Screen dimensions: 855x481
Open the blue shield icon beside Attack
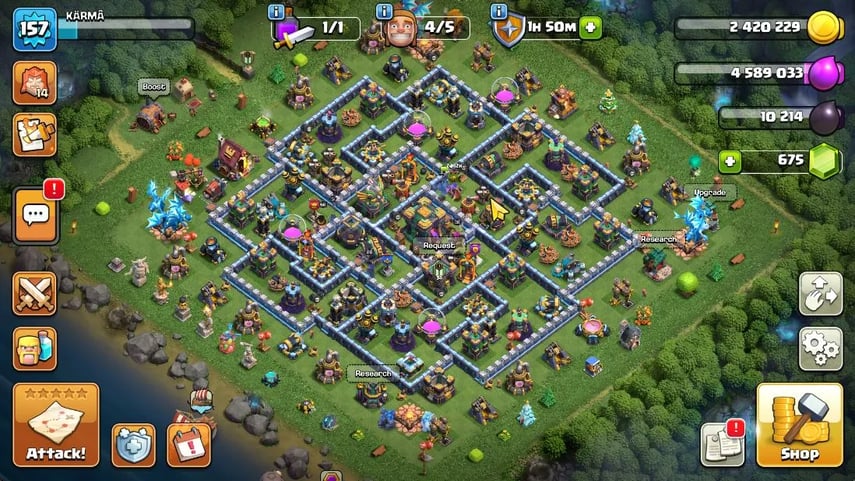133,445
